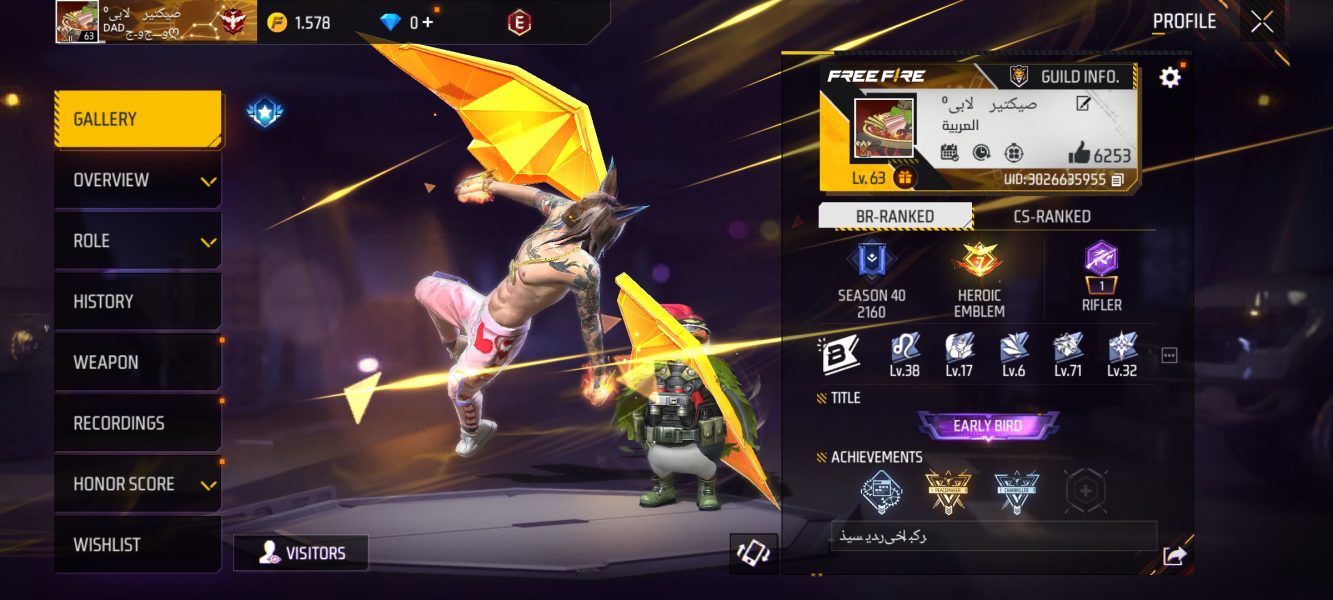Expand the Overview menu entry
This screenshot has width=1333, height=600.
pyautogui.click(x=137, y=181)
